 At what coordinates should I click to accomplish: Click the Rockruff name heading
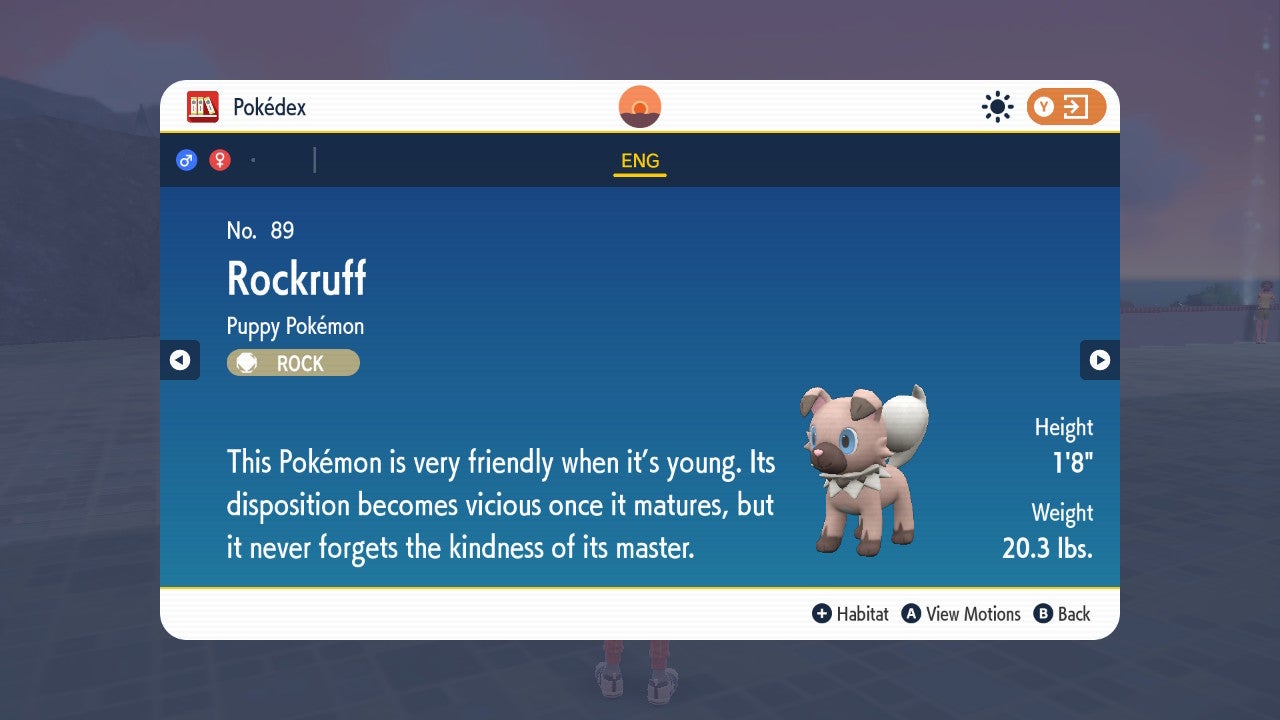pyautogui.click(x=296, y=278)
